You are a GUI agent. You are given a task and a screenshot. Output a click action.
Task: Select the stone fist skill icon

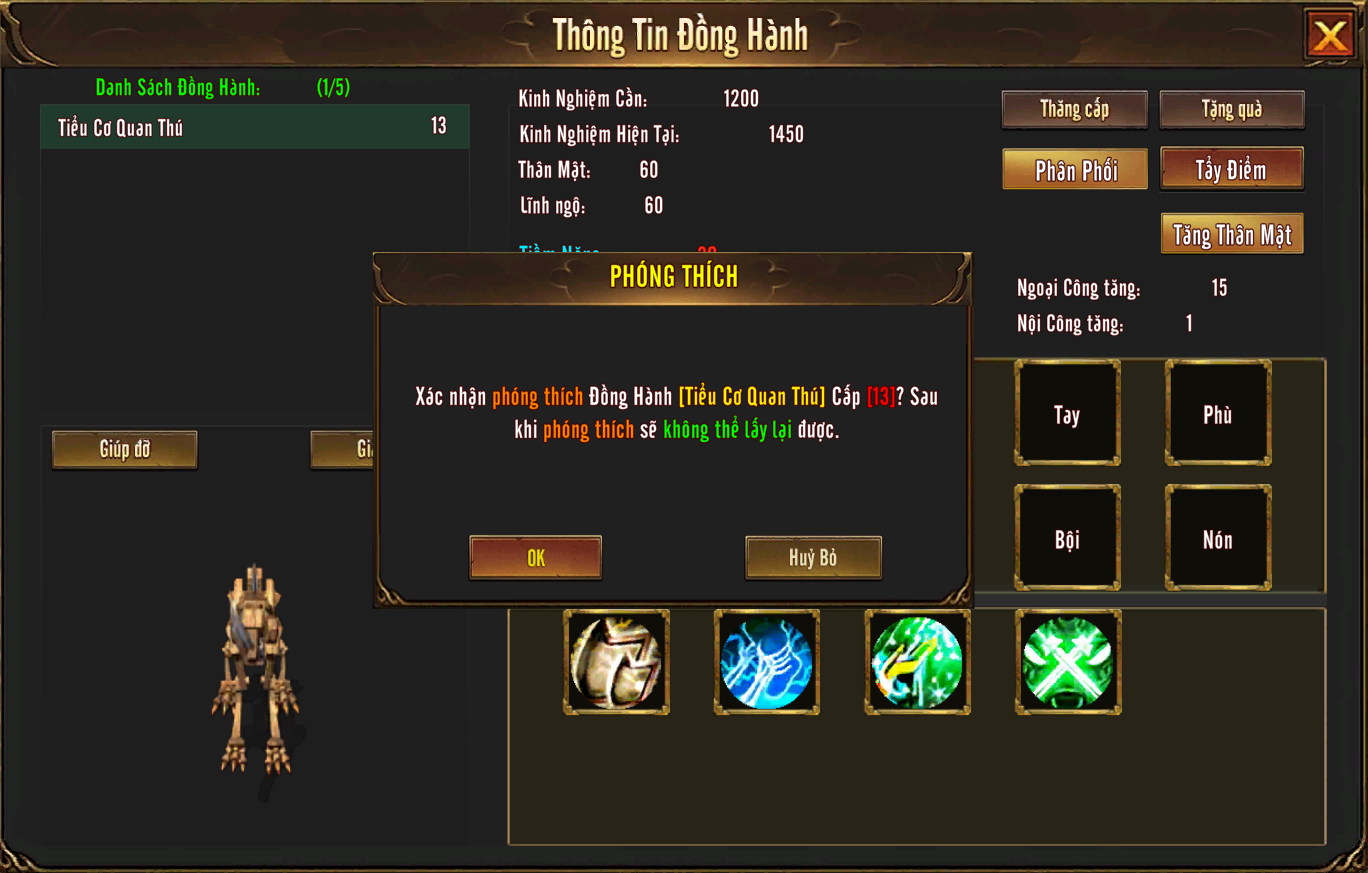pyautogui.click(x=617, y=662)
